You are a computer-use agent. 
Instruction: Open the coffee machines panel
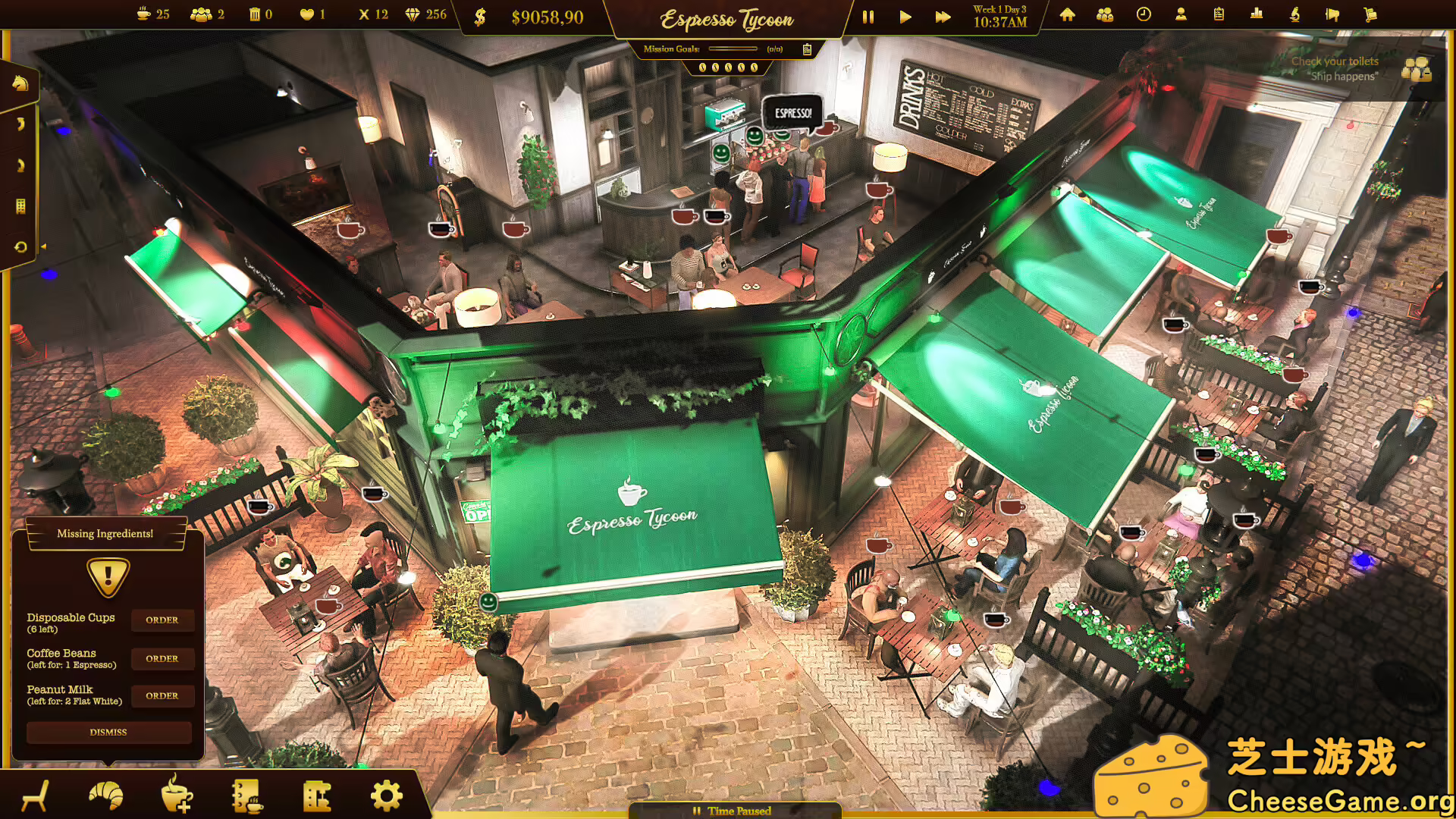pos(317,795)
